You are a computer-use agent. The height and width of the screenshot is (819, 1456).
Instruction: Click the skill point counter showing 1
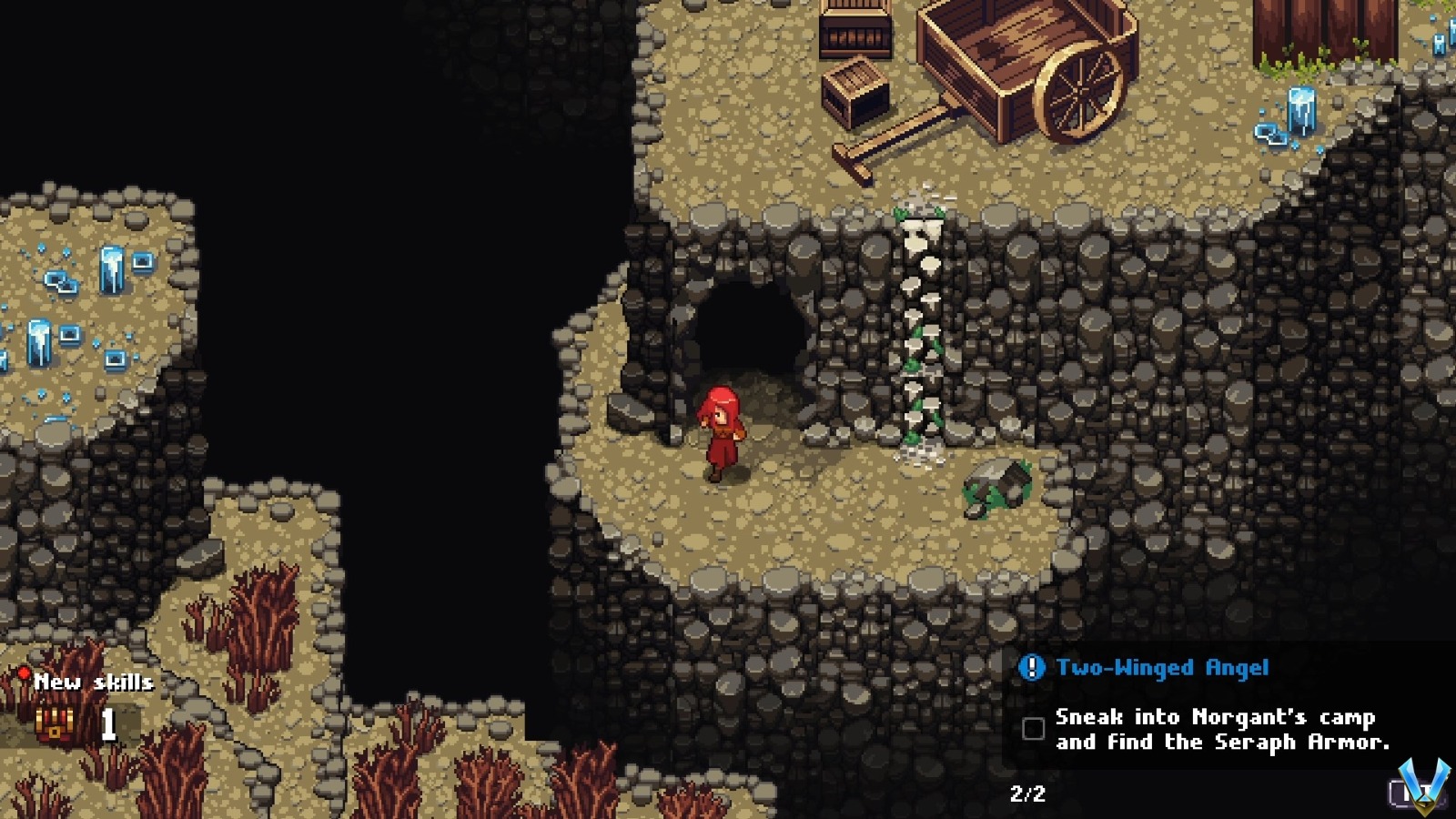pos(109,723)
